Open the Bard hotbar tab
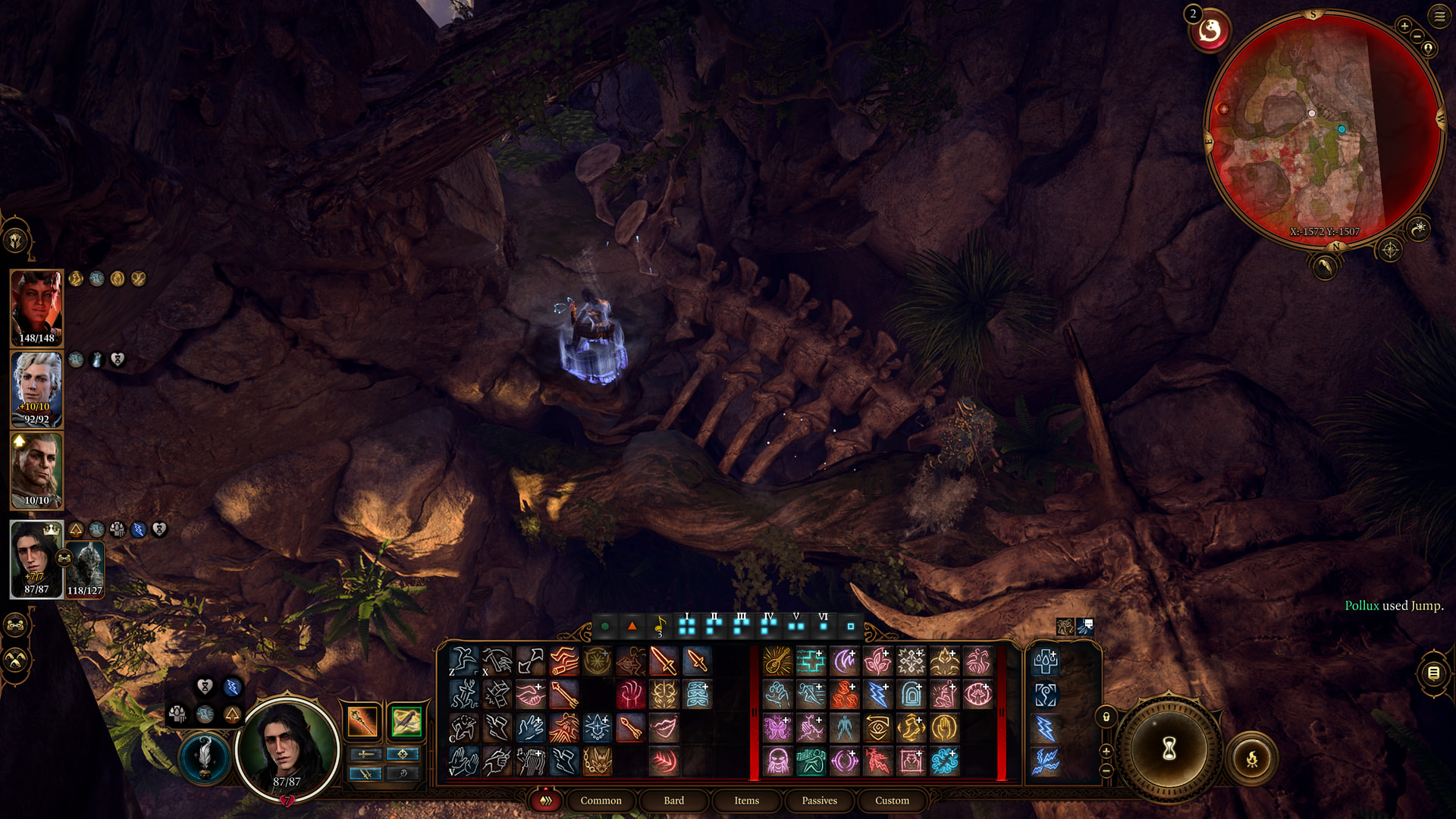Screen dimensions: 1456x819 coord(673,800)
